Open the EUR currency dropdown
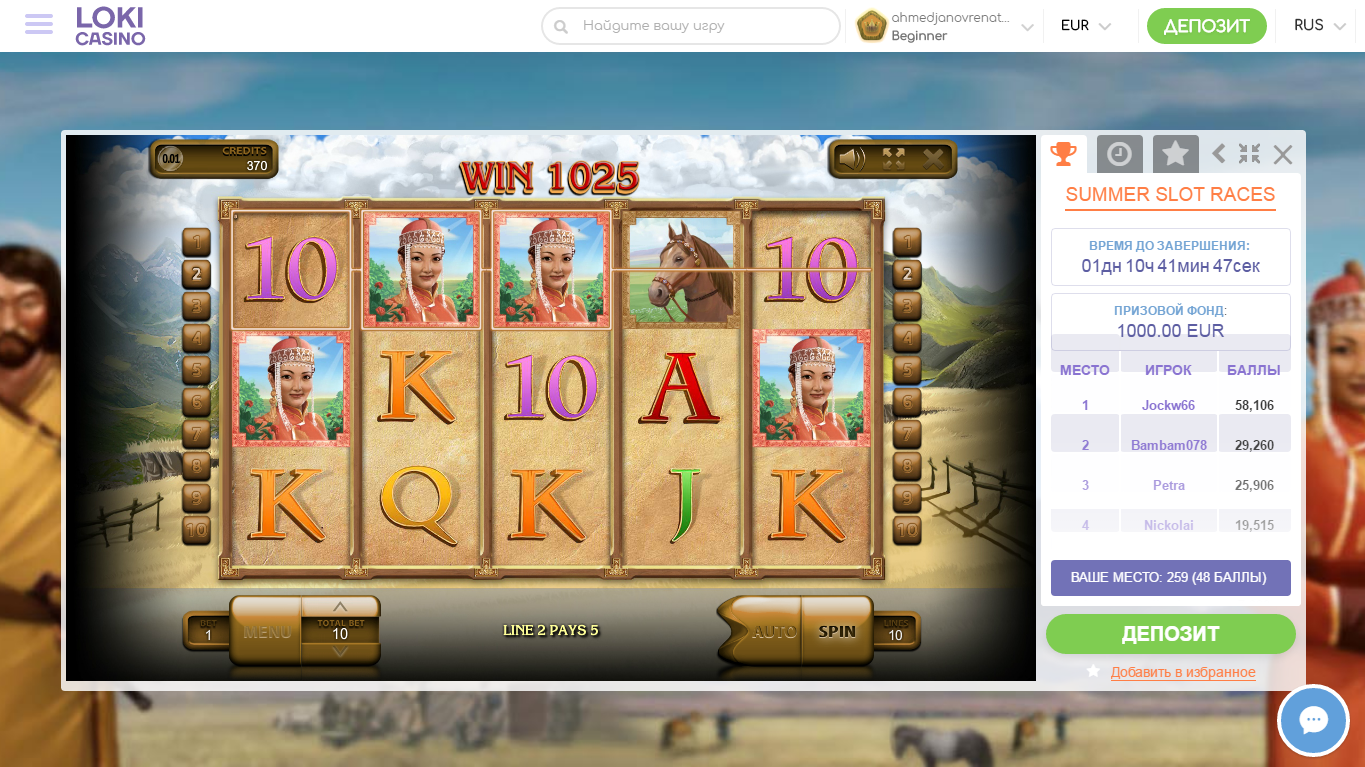This screenshot has width=1365, height=767. (1085, 26)
